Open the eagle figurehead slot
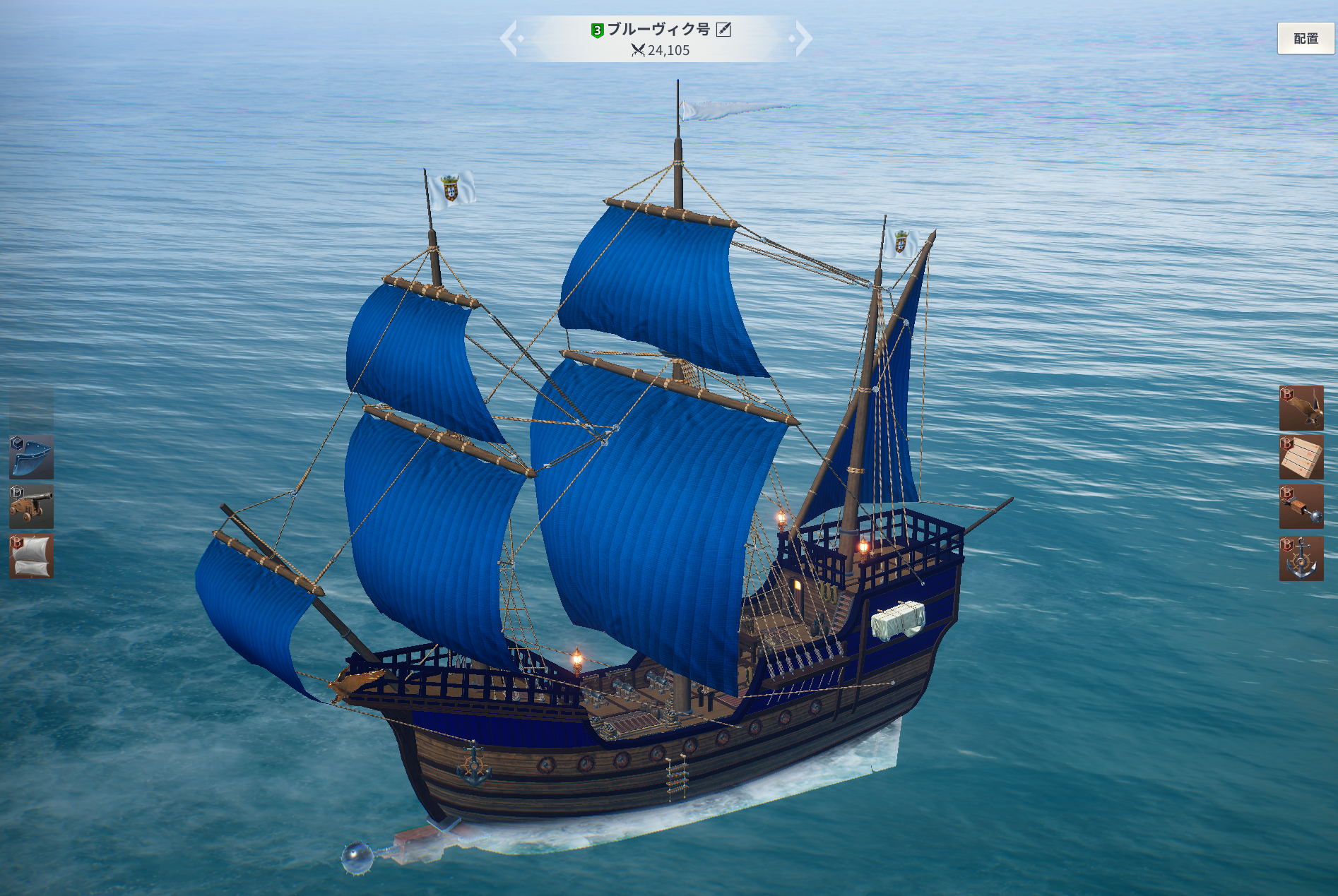 [x=1301, y=408]
